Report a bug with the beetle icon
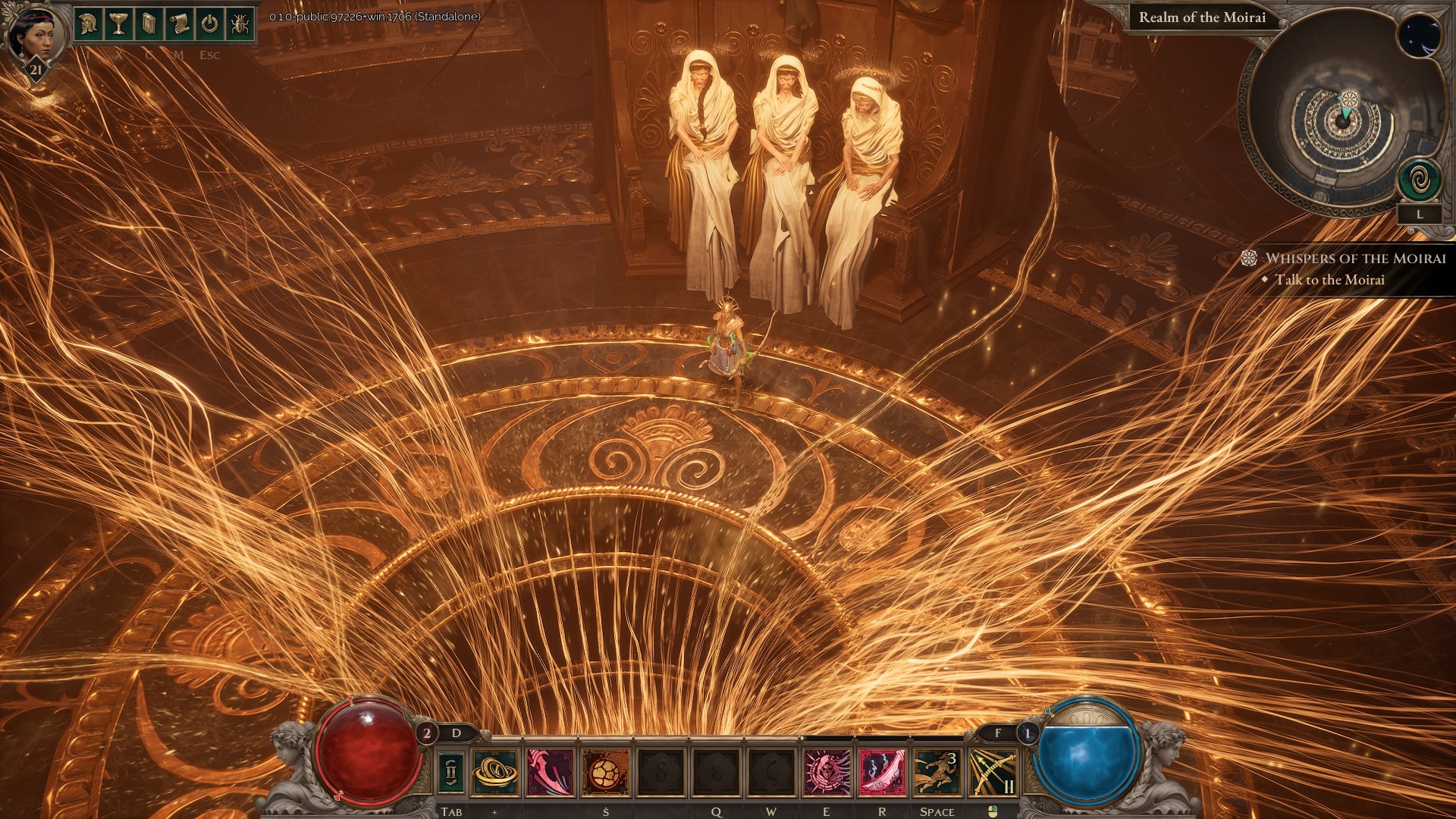 (240, 24)
